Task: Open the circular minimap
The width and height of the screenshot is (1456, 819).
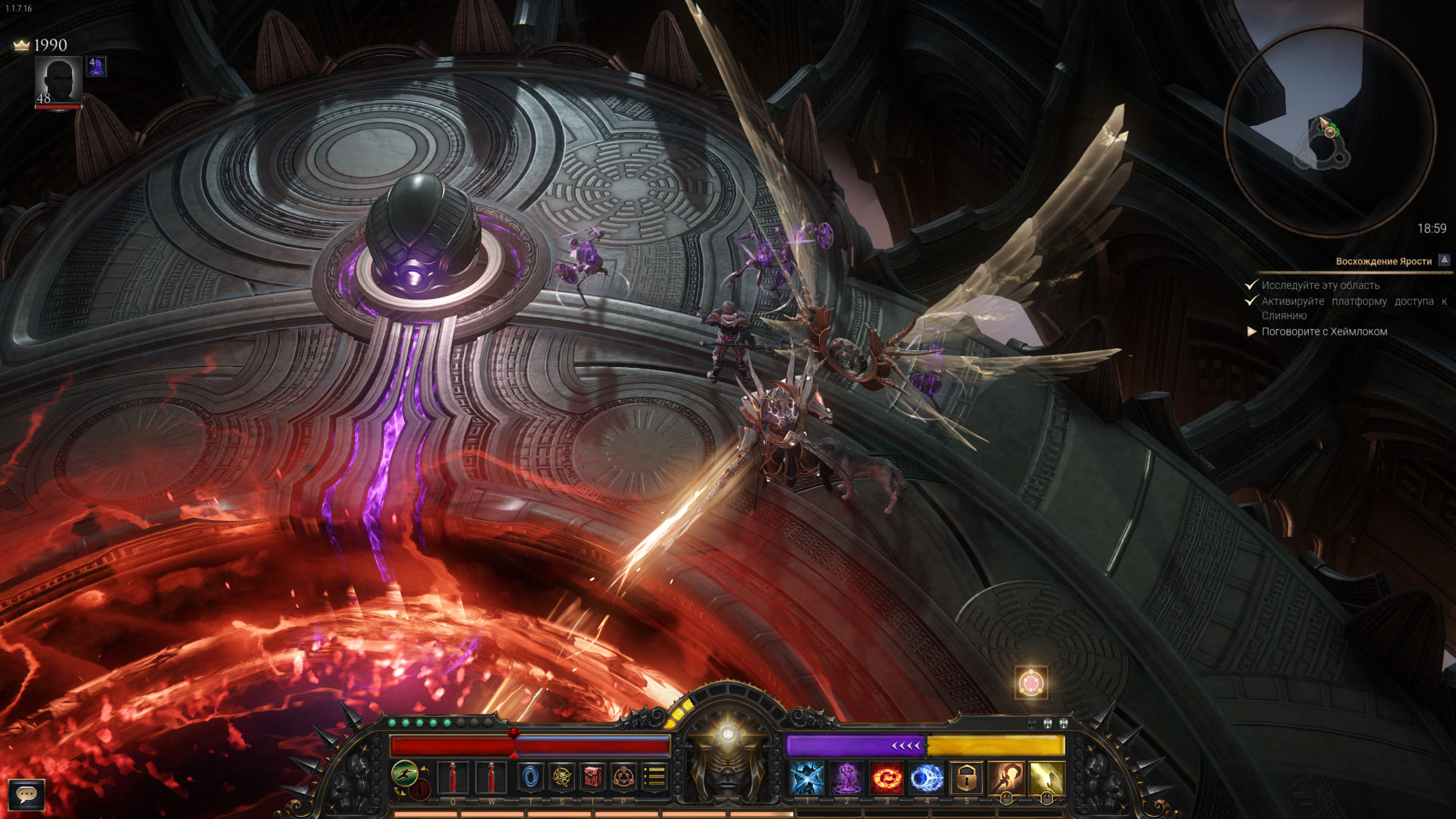Action: [1329, 130]
